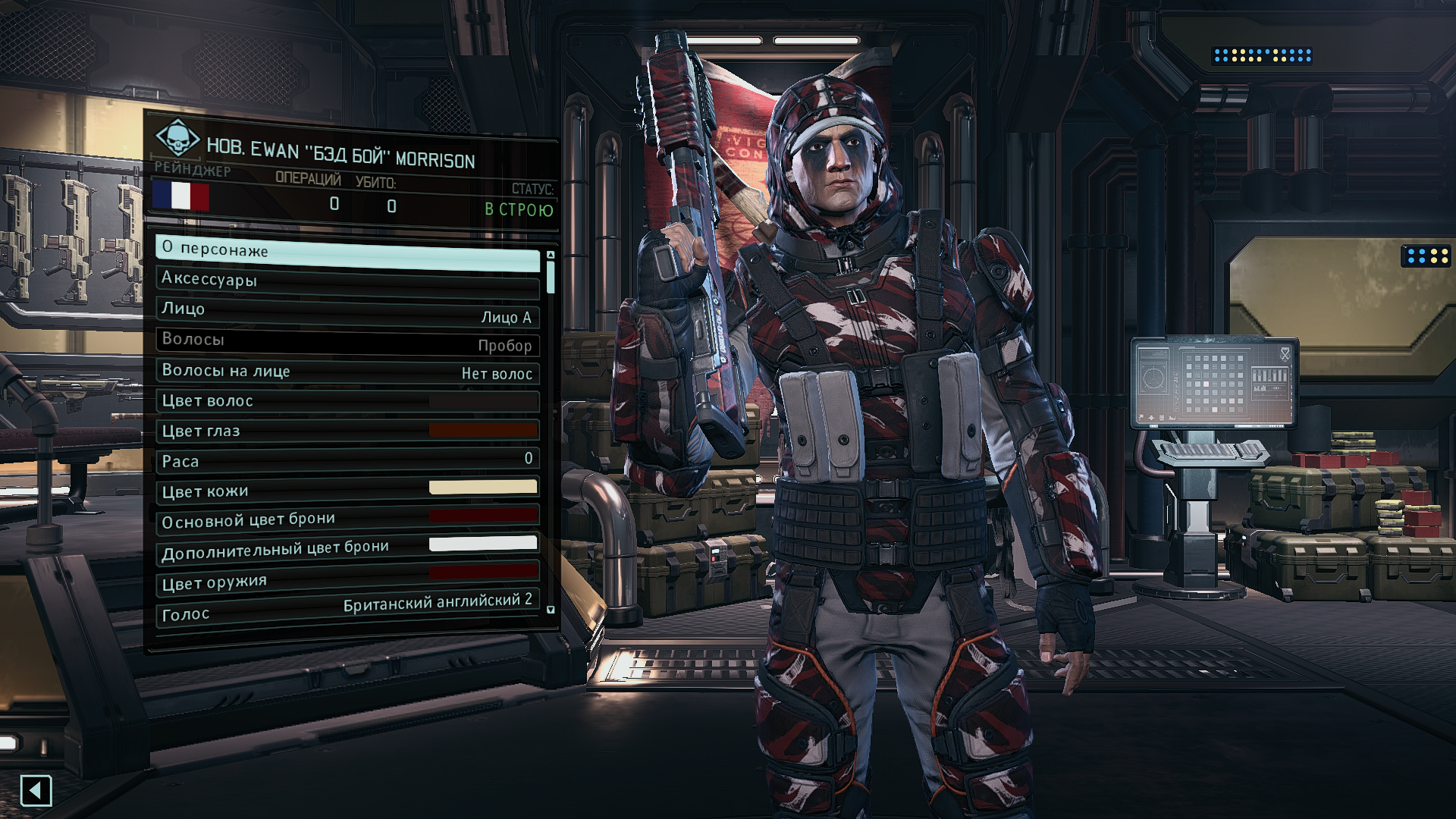Change Основной цвет брони

[x=347, y=519]
